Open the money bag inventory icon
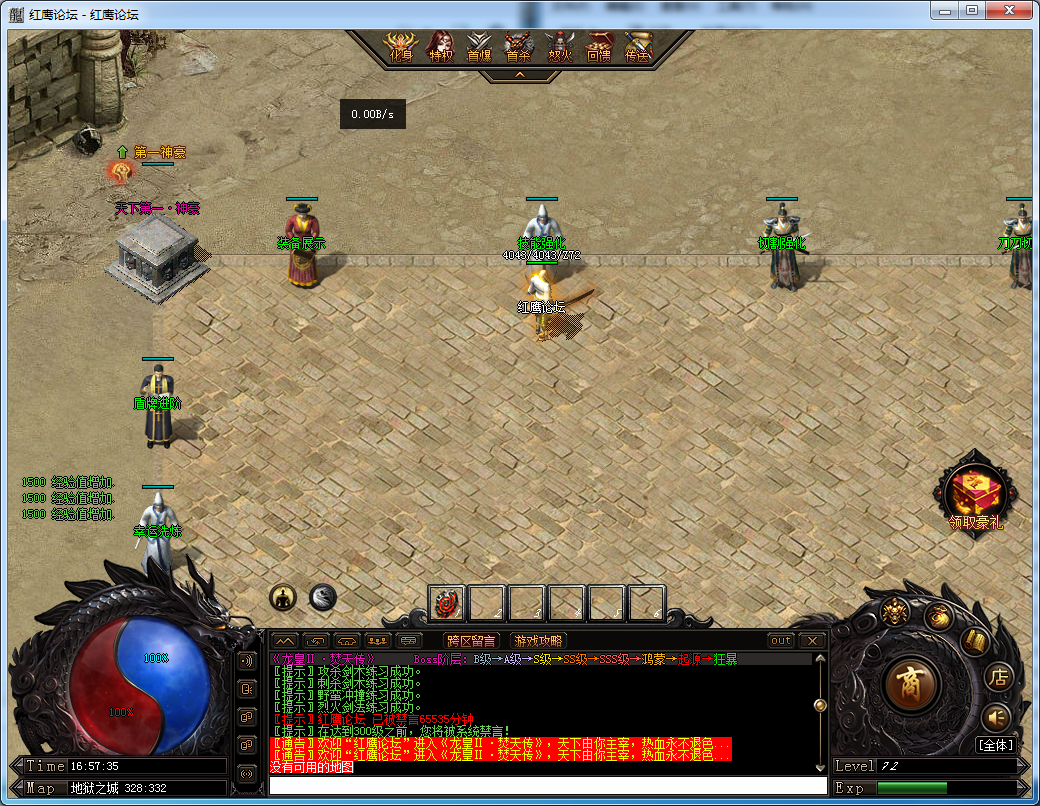The width and height of the screenshot is (1040, 806). 937,617
